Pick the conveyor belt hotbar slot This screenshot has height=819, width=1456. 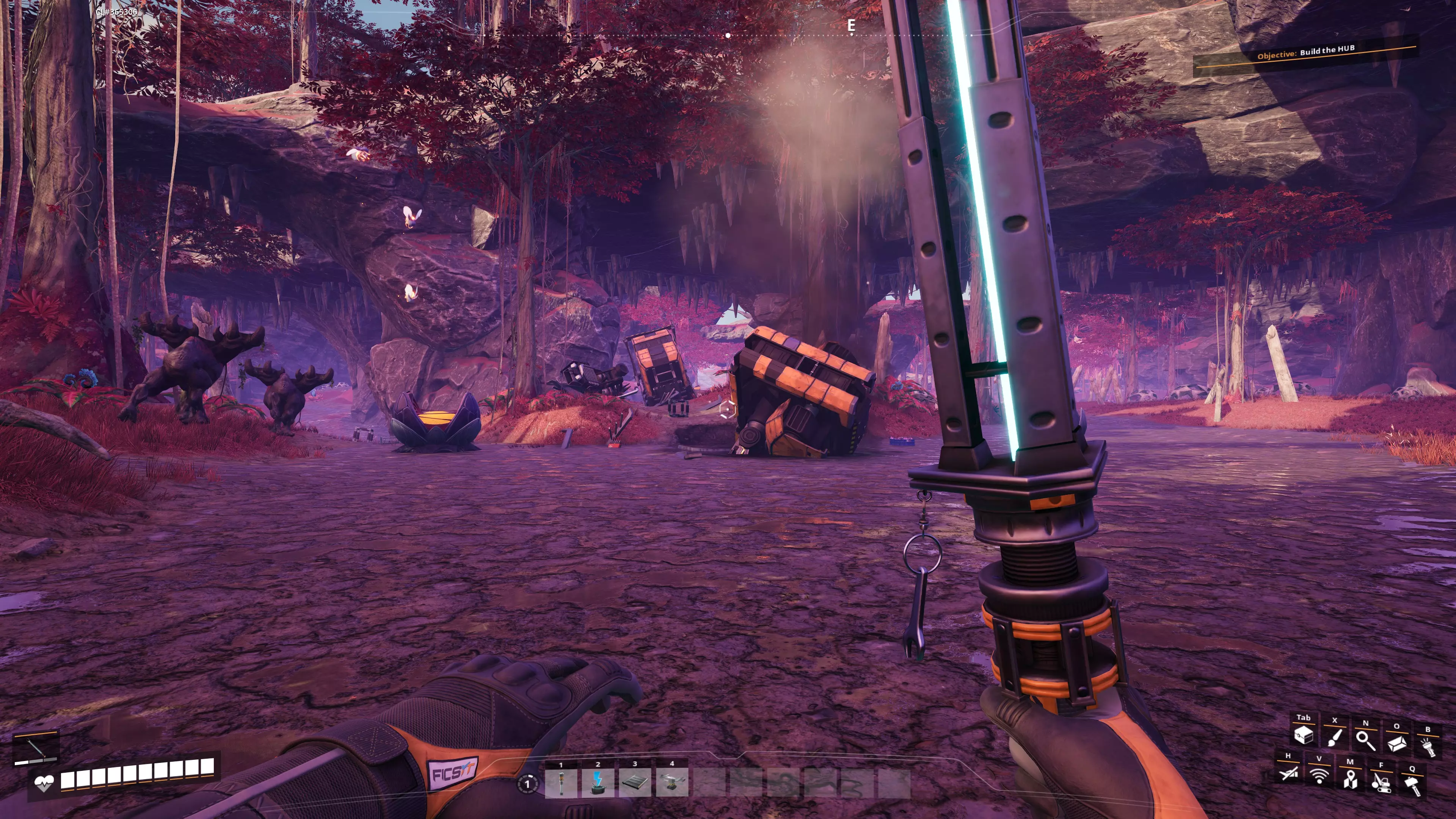tap(635, 783)
